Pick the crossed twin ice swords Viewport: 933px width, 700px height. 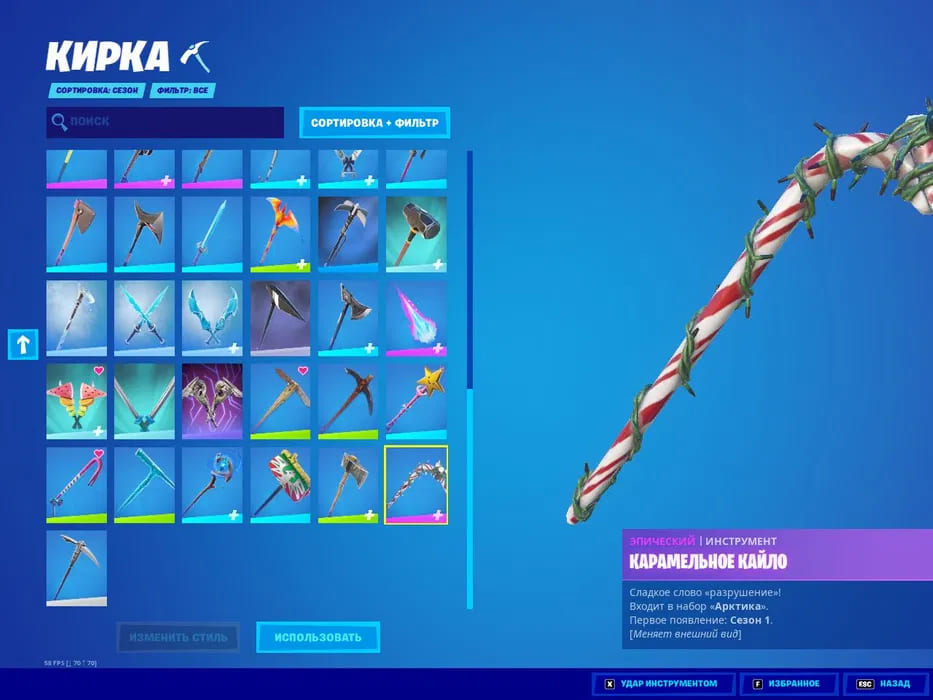coord(144,317)
